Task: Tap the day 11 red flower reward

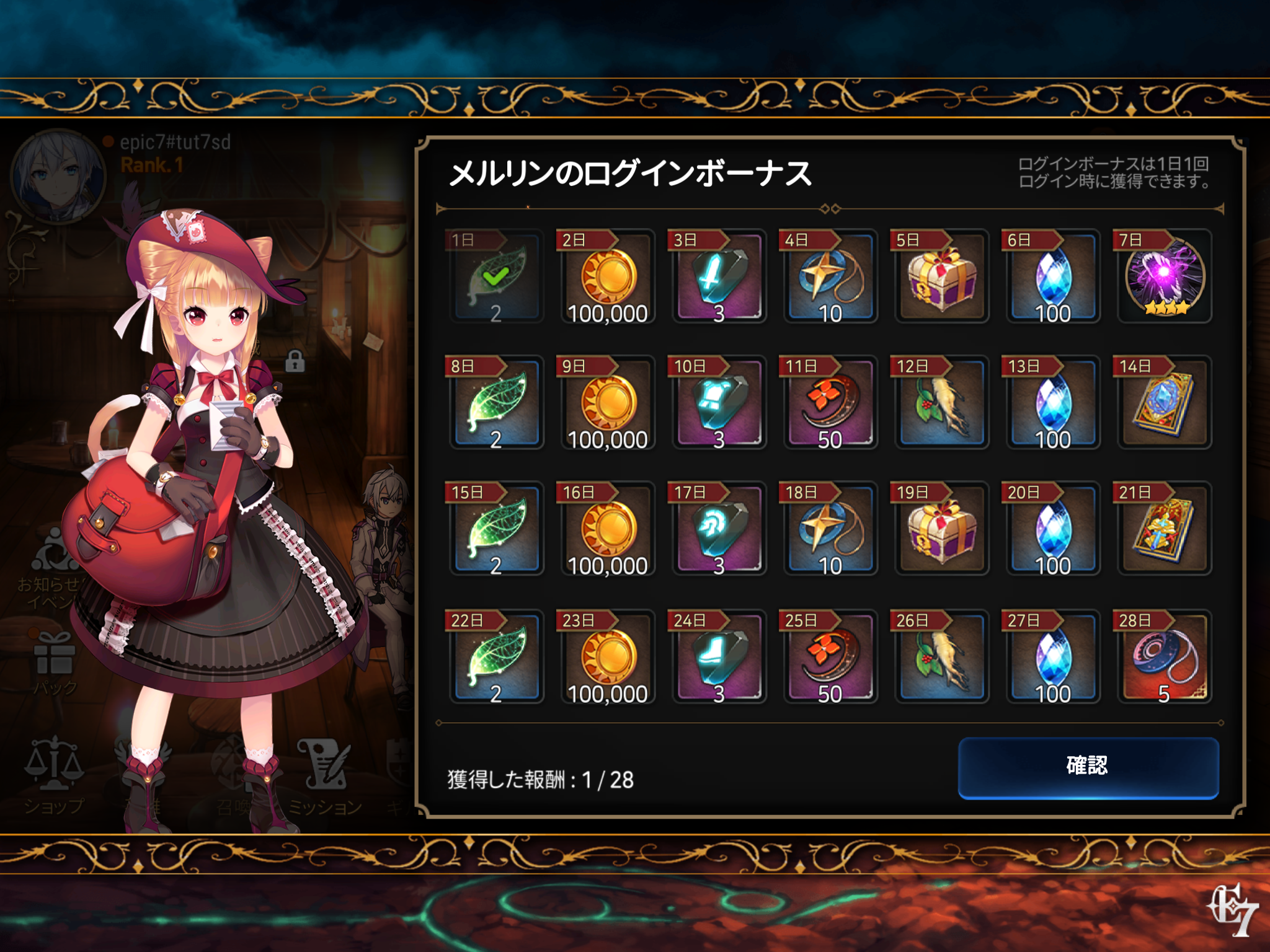Action: click(x=830, y=403)
